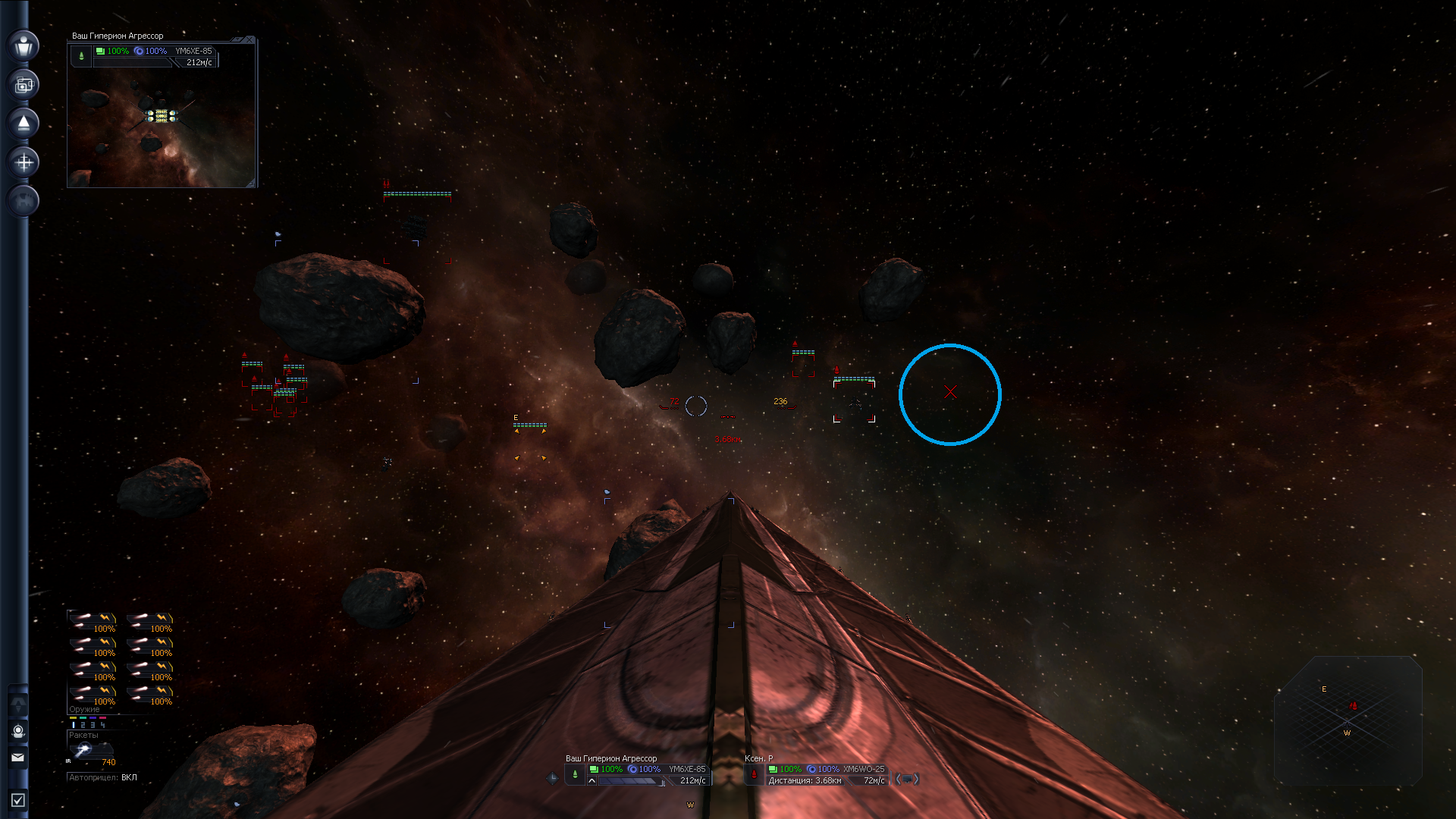Activate weapon group 4
This screenshot has width=1456, height=819.
click(x=103, y=725)
